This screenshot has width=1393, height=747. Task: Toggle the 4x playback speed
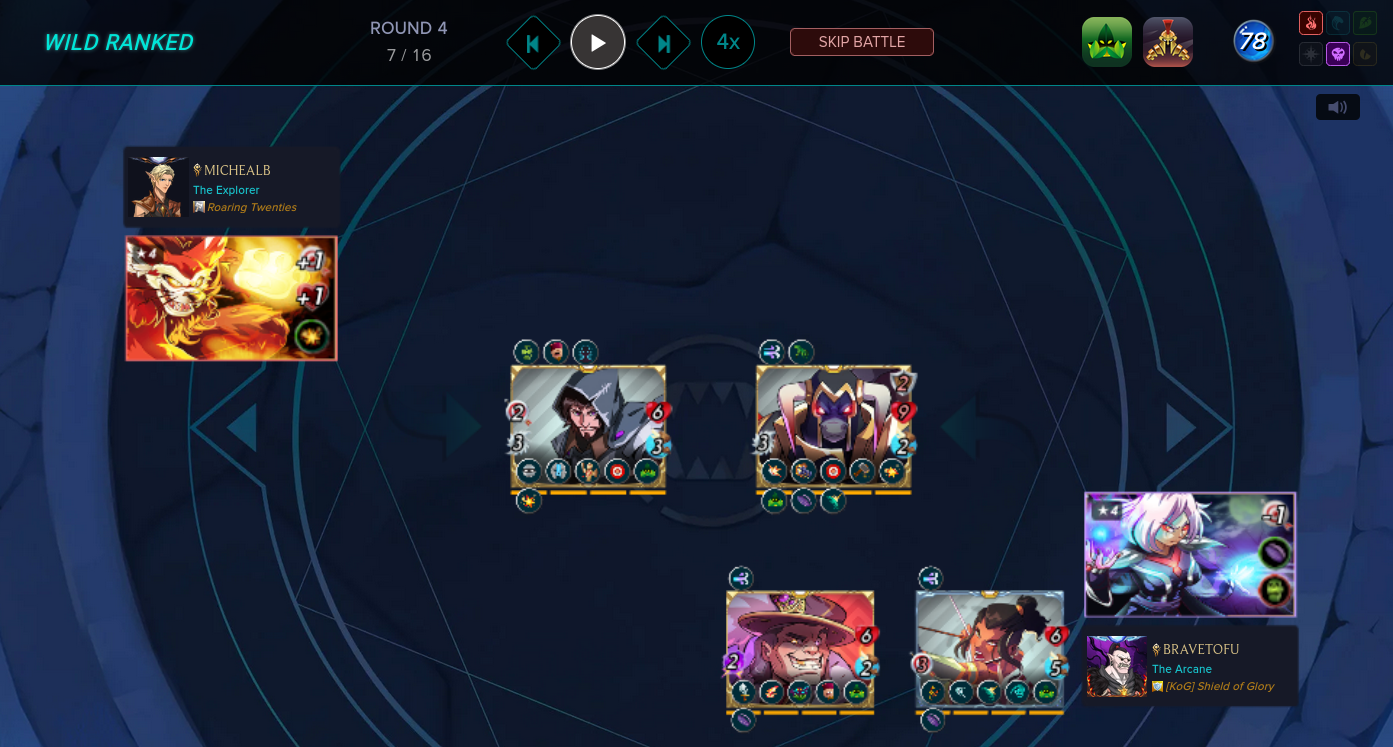click(x=728, y=42)
